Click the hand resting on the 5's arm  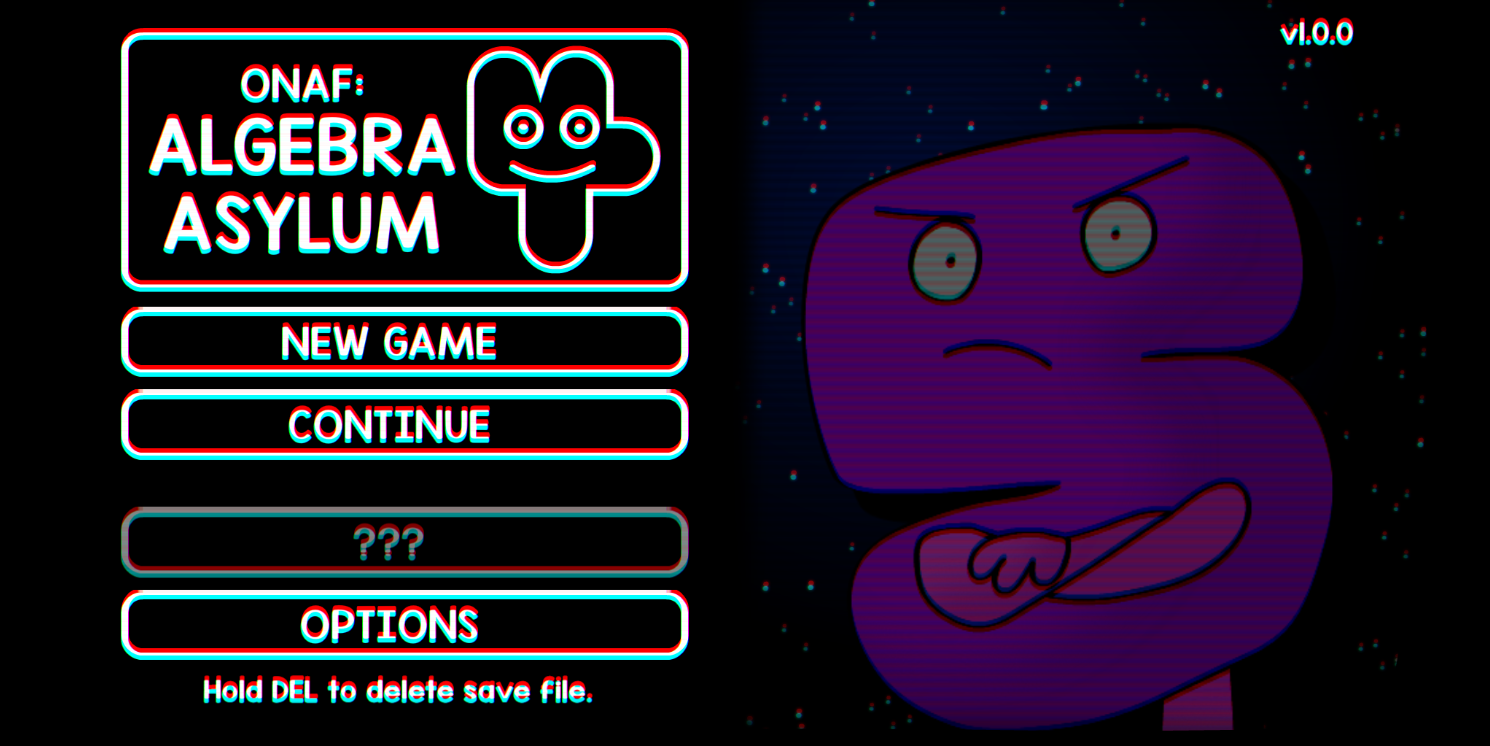[x=1010, y=565]
